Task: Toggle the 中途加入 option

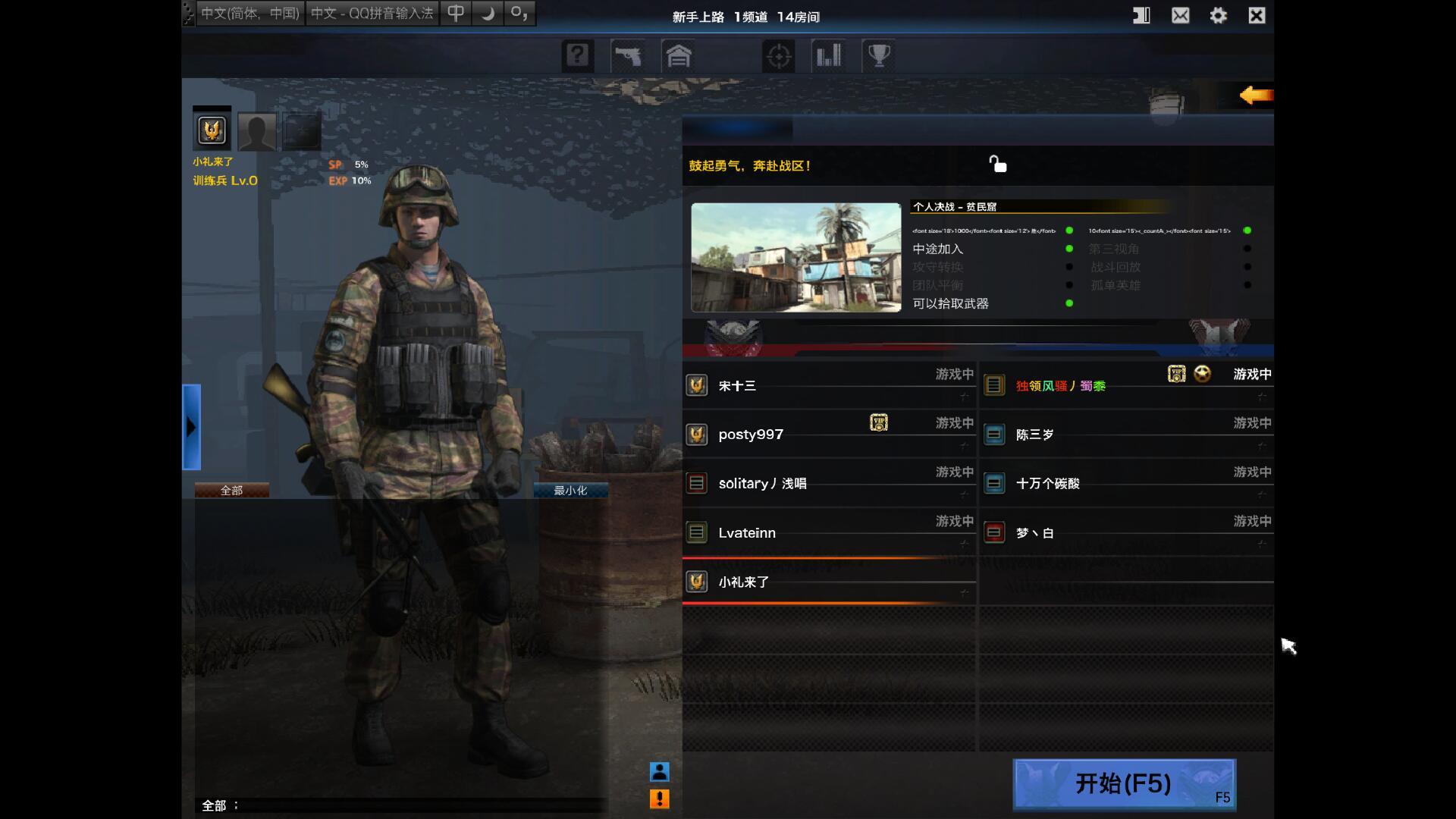Action: [1069, 248]
